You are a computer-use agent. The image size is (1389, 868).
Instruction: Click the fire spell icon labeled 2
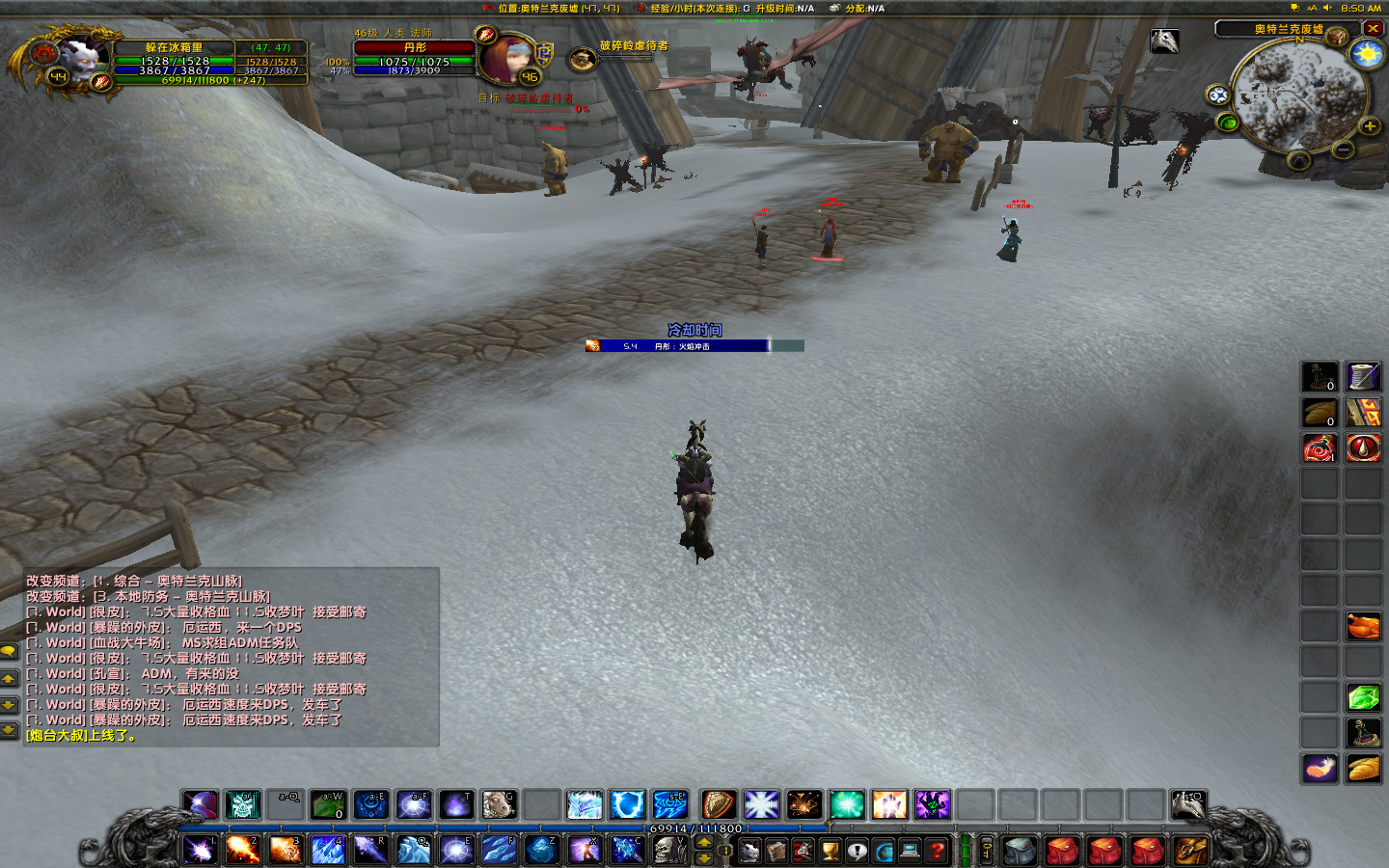245,850
